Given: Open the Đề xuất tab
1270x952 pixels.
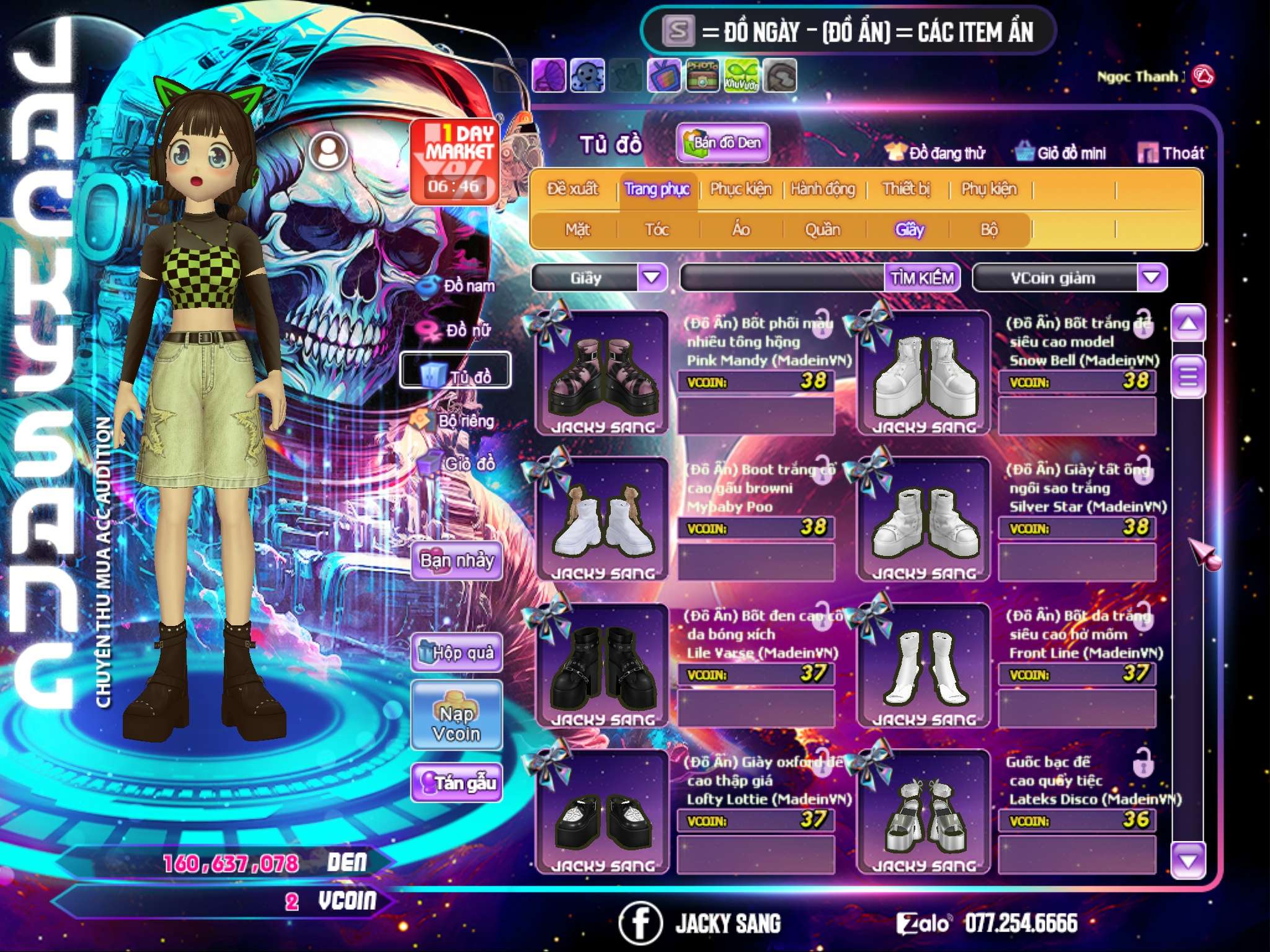Looking at the screenshot, I should pyautogui.click(x=572, y=189).
